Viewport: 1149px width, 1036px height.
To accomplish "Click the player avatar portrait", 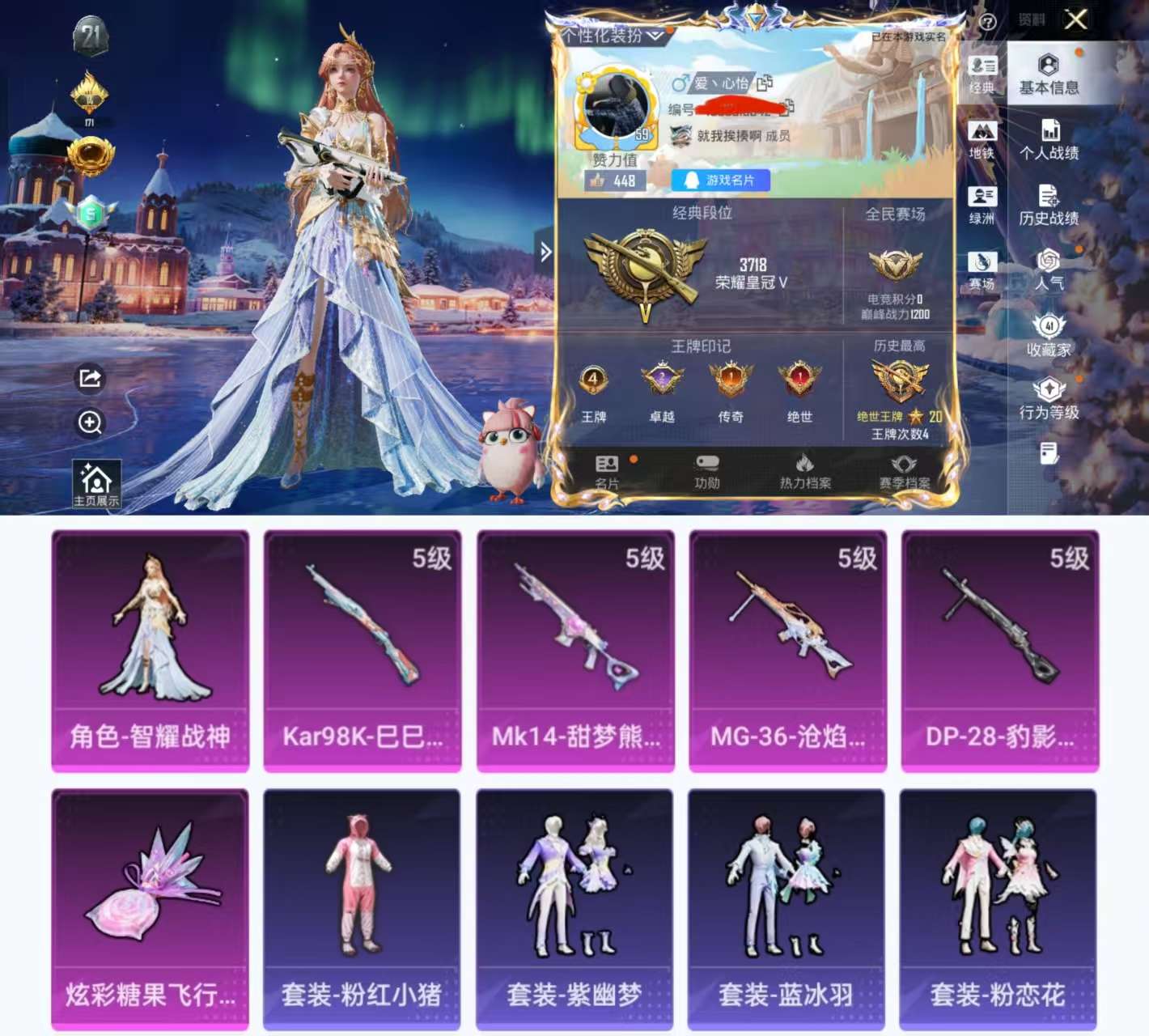I will (617, 104).
